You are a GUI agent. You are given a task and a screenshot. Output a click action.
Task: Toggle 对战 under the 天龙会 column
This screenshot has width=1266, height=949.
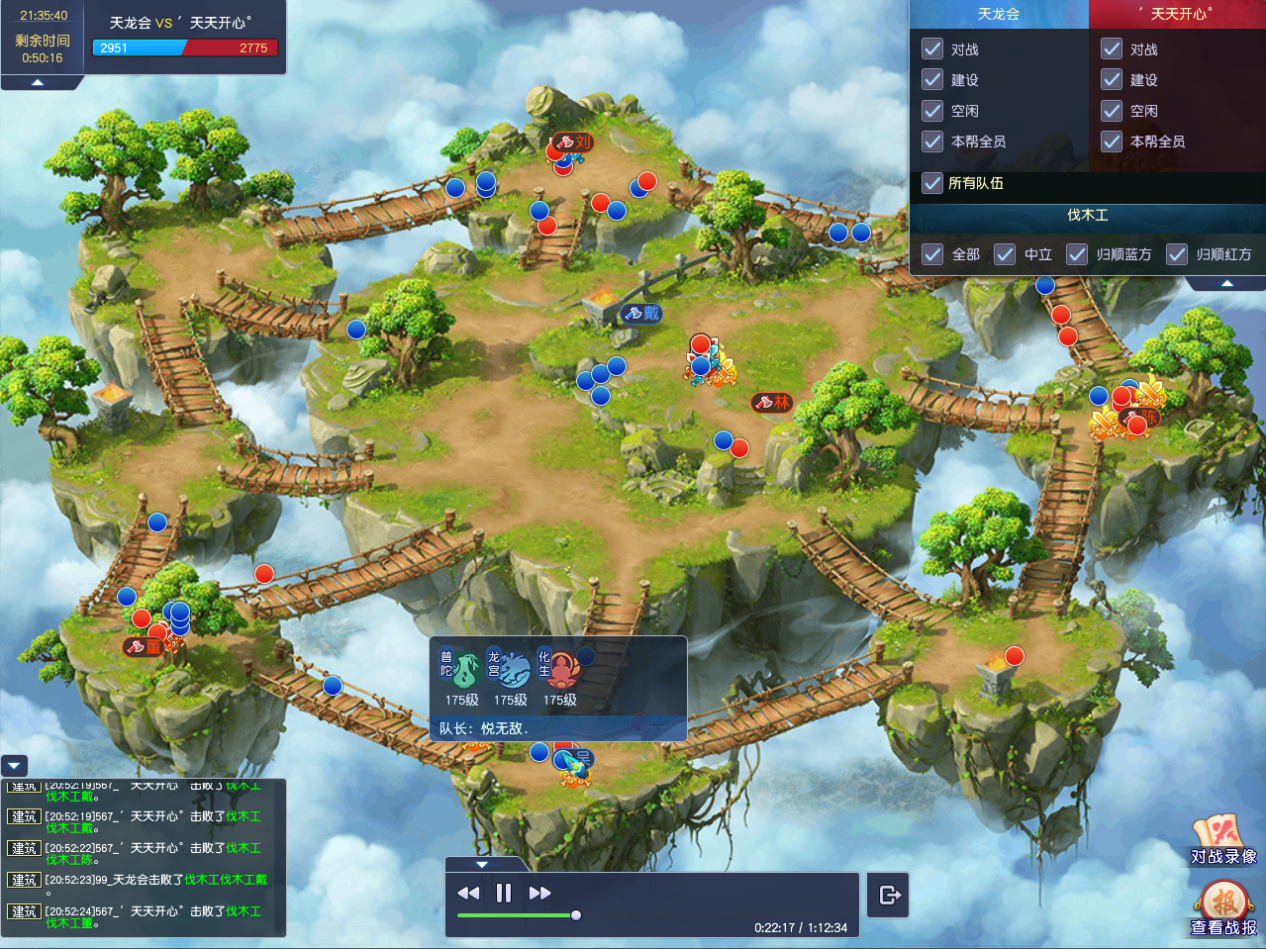click(x=933, y=49)
